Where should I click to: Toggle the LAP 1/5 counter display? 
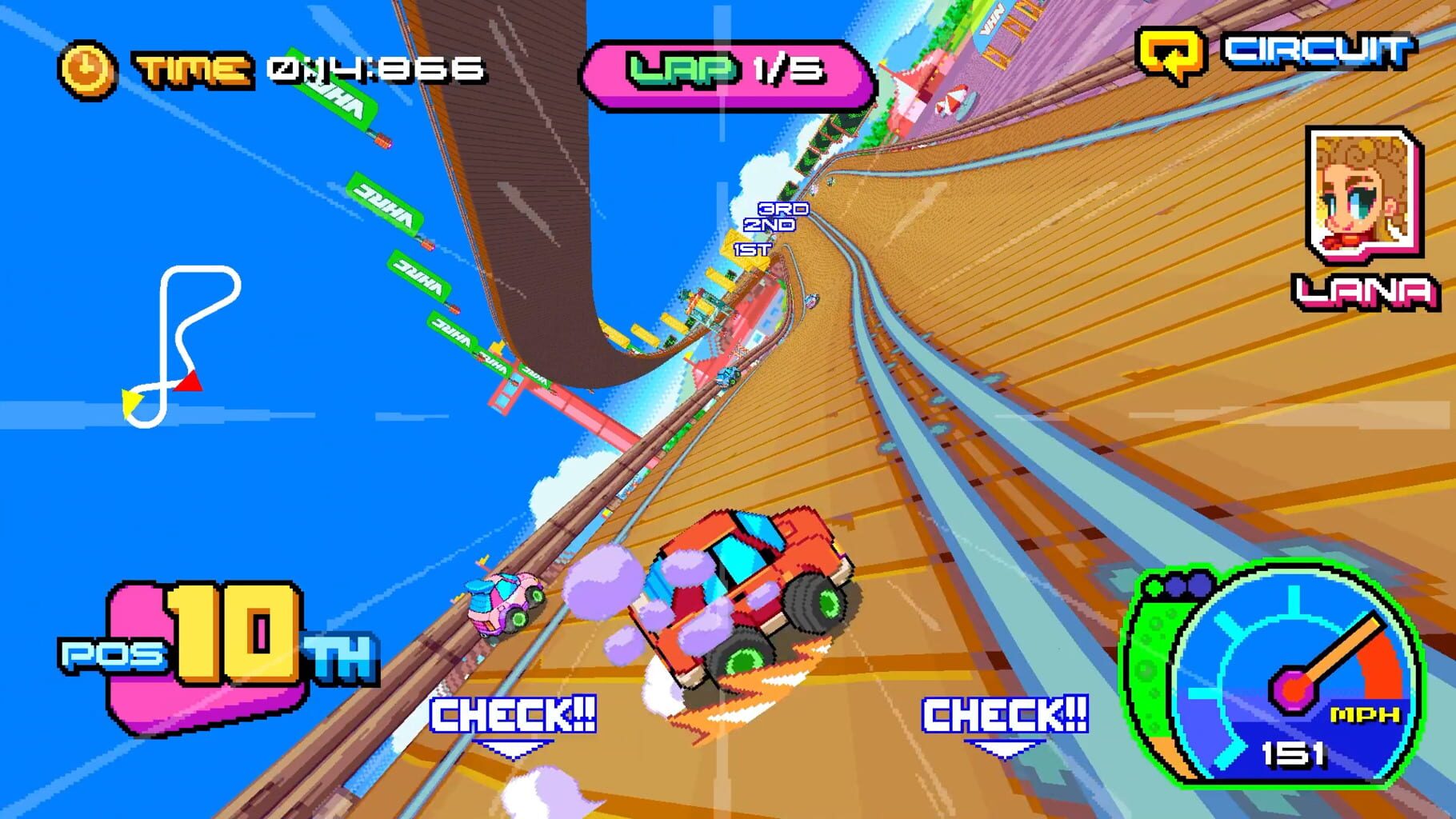(732, 70)
